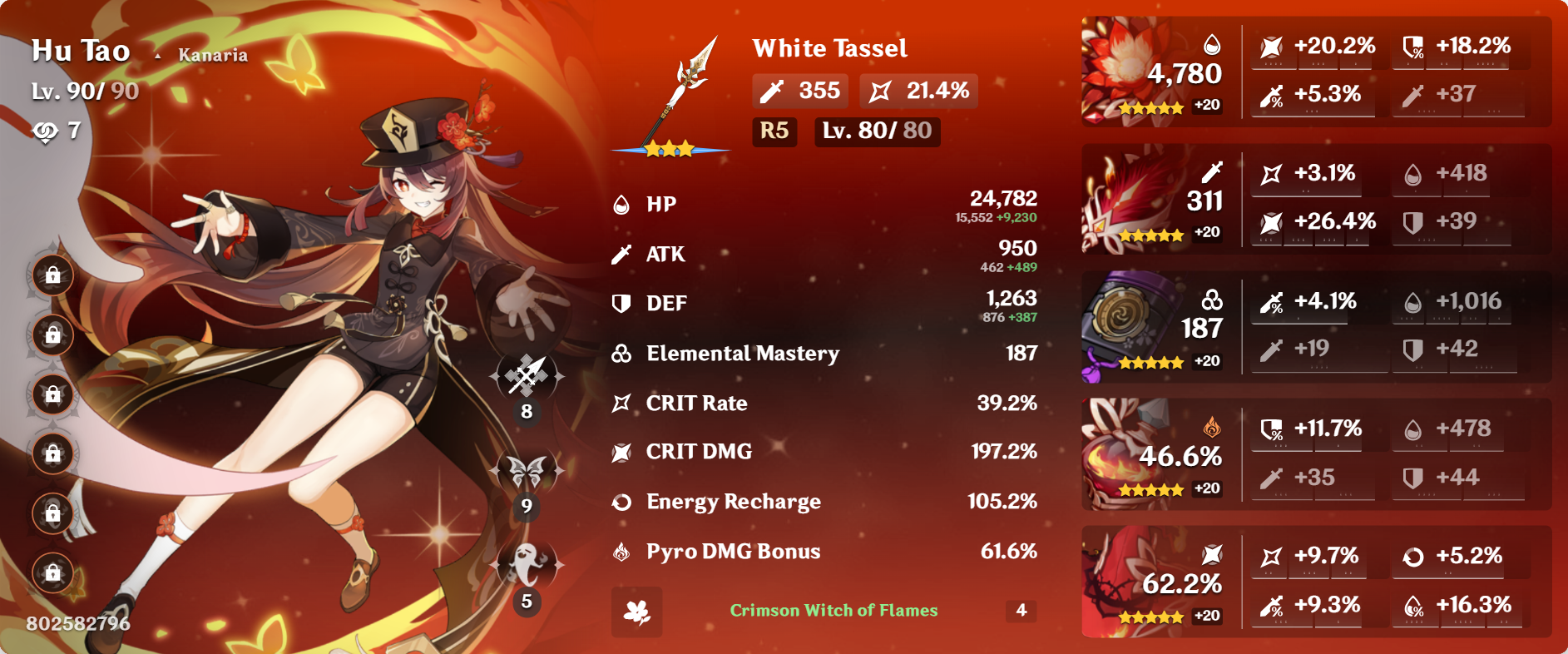This screenshot has width=1568, height=654.
Task: Click the Pyro DMG Bonus flame icon
Action: click(620, 550)
